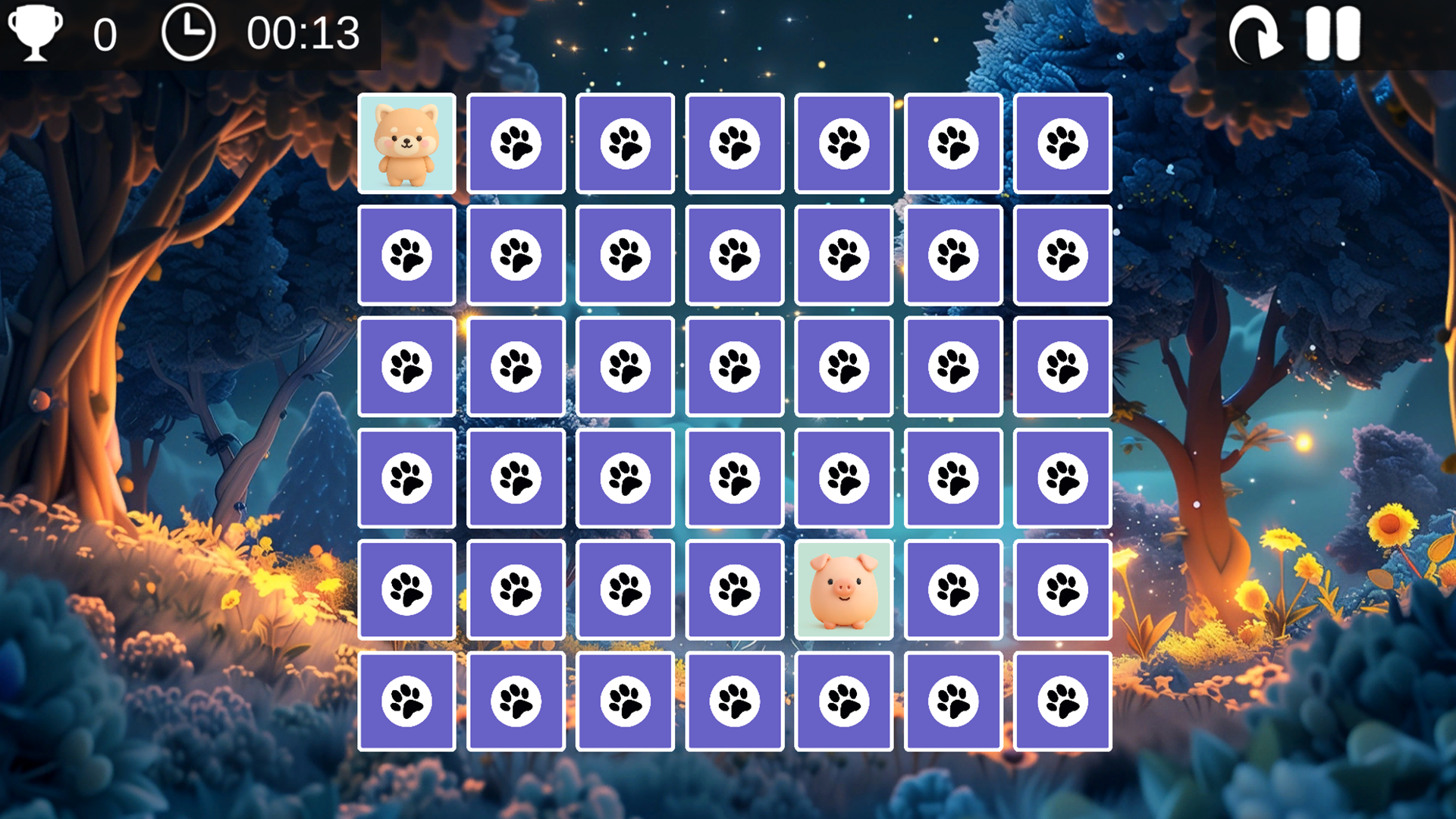Flip the first card in the second row
Screen dimensions: 1456x819
(406, 254)
